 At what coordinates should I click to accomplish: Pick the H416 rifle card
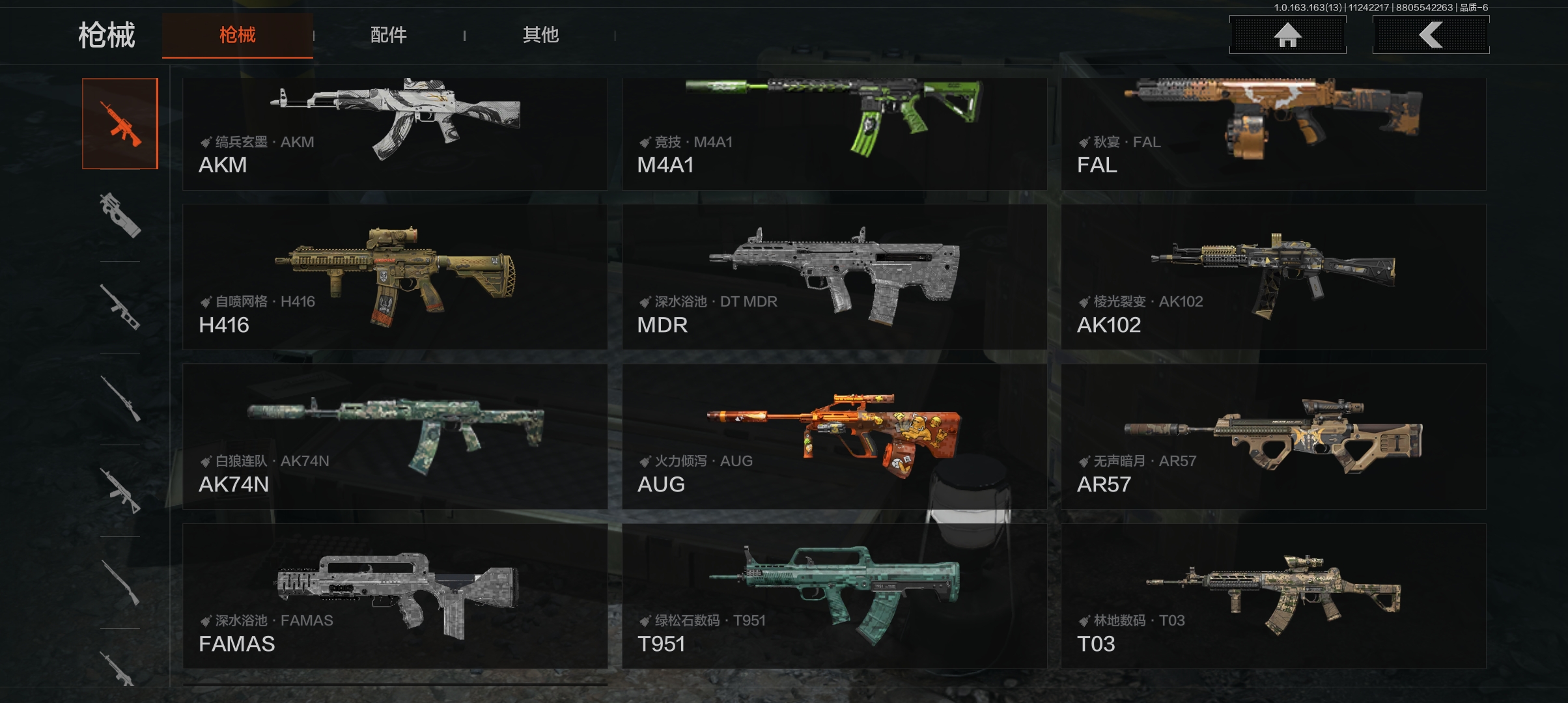395,277
